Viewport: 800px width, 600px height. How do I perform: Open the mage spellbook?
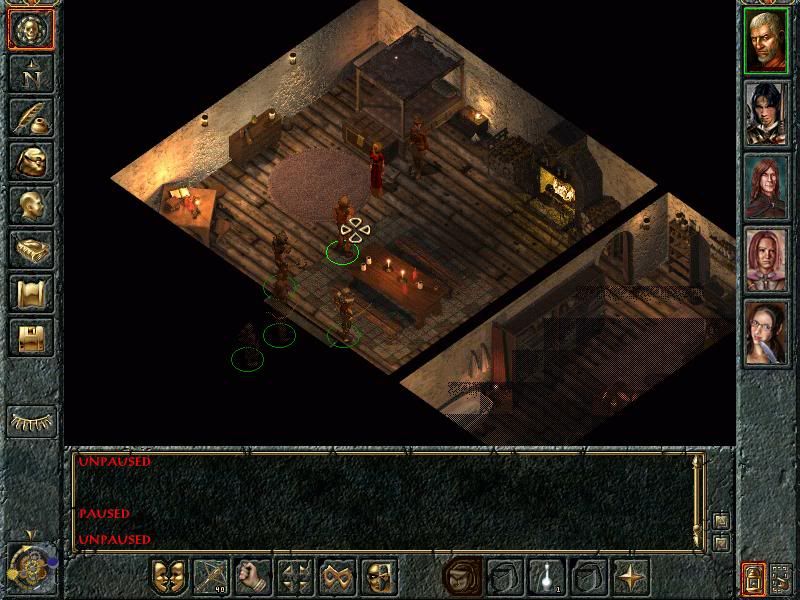31,249
